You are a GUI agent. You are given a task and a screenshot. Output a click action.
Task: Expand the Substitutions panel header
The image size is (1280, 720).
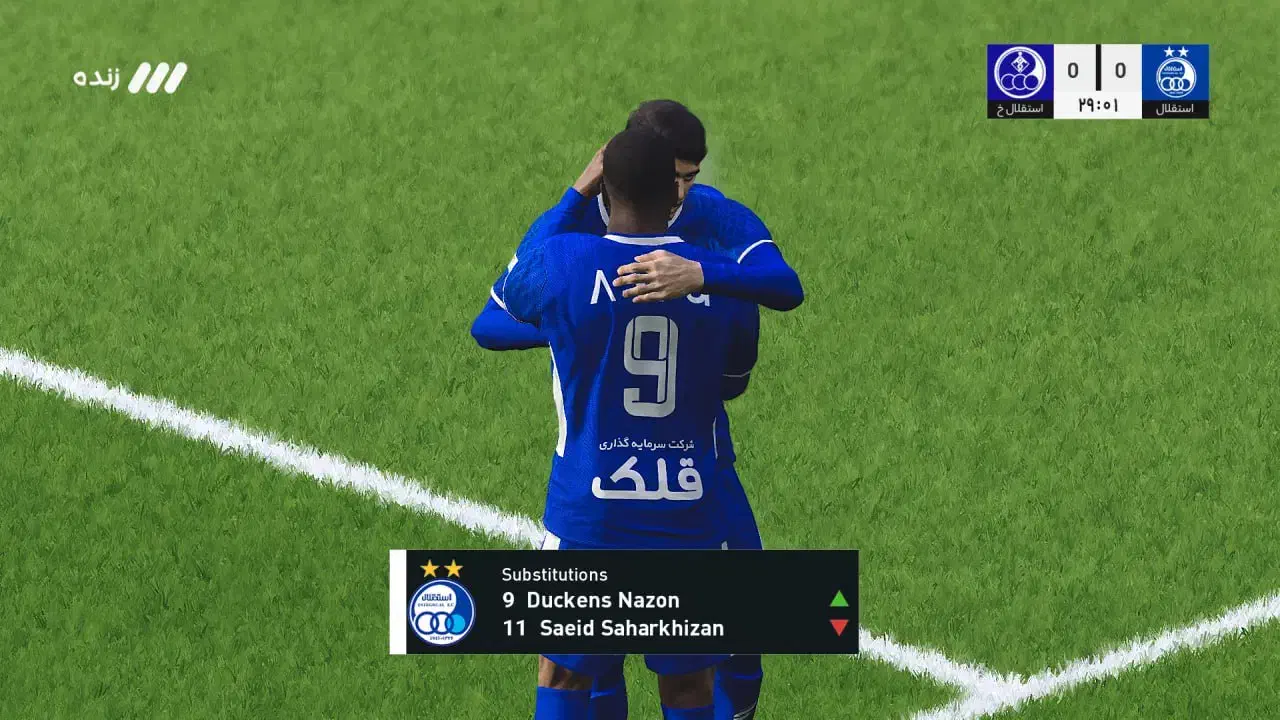[553, 574]
